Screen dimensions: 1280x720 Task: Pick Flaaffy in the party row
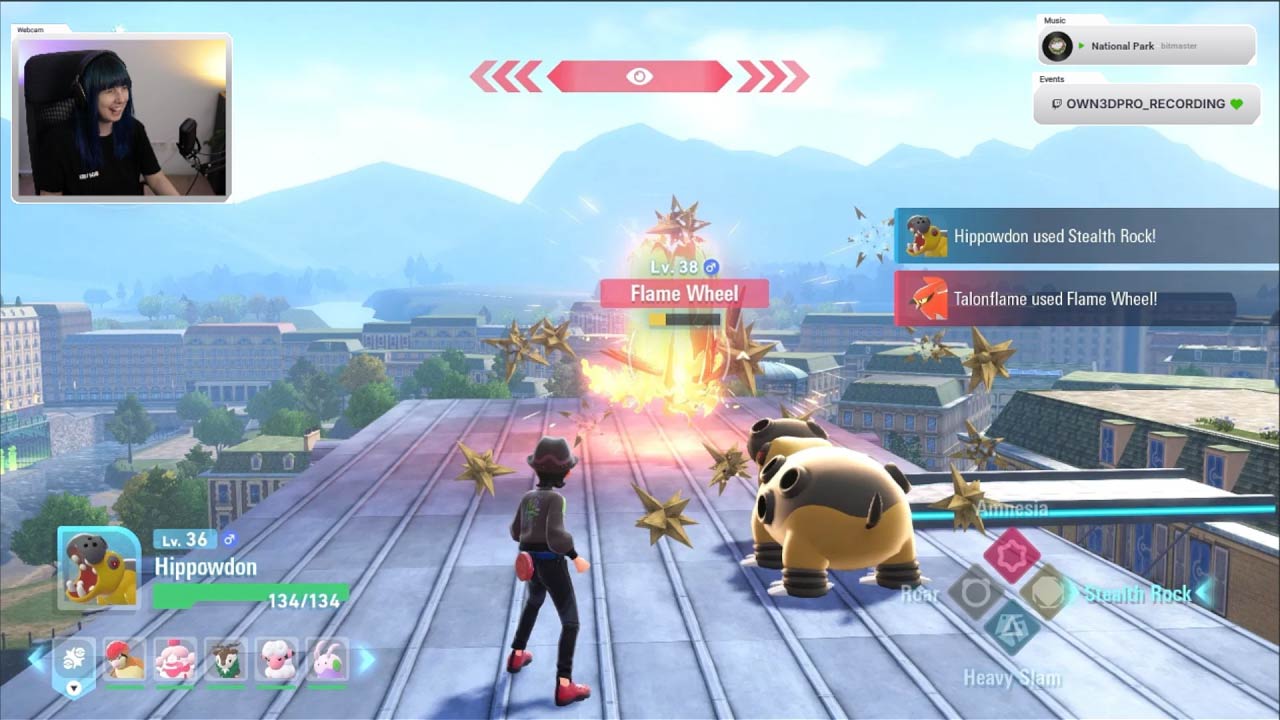[276, 660]
